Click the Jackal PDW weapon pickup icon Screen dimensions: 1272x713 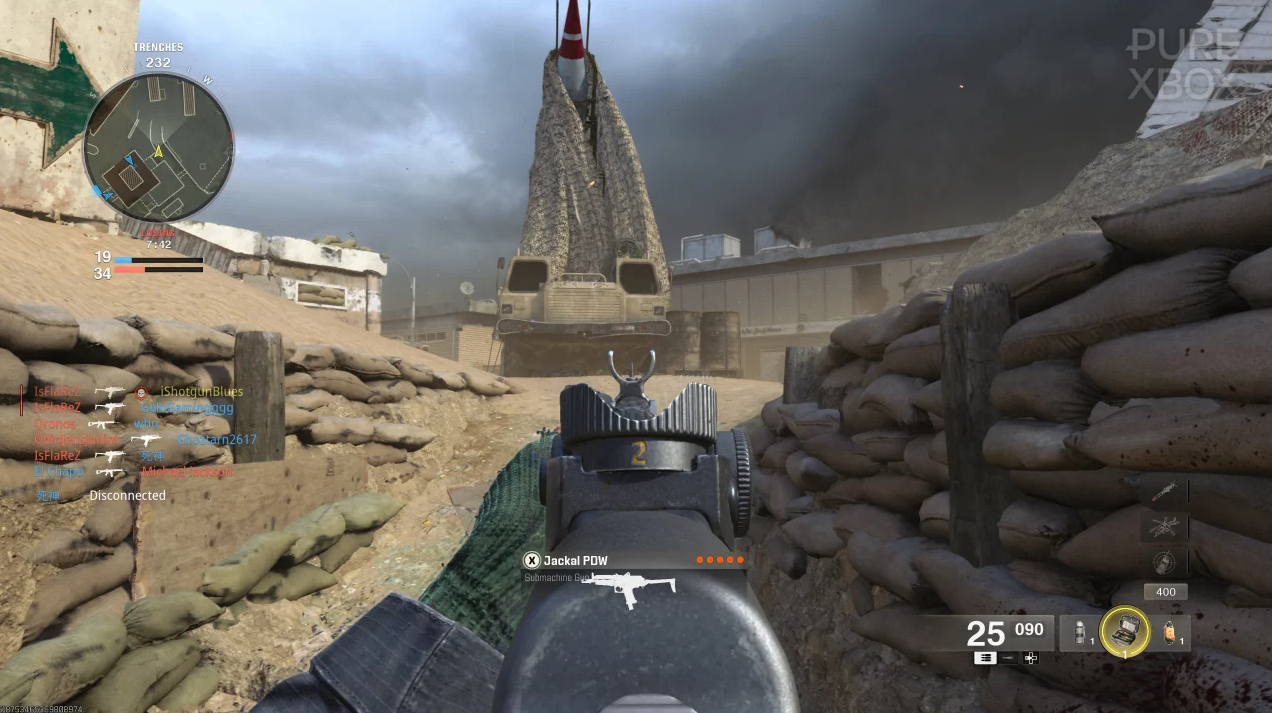pyautogui.click(x=630, y=588)
